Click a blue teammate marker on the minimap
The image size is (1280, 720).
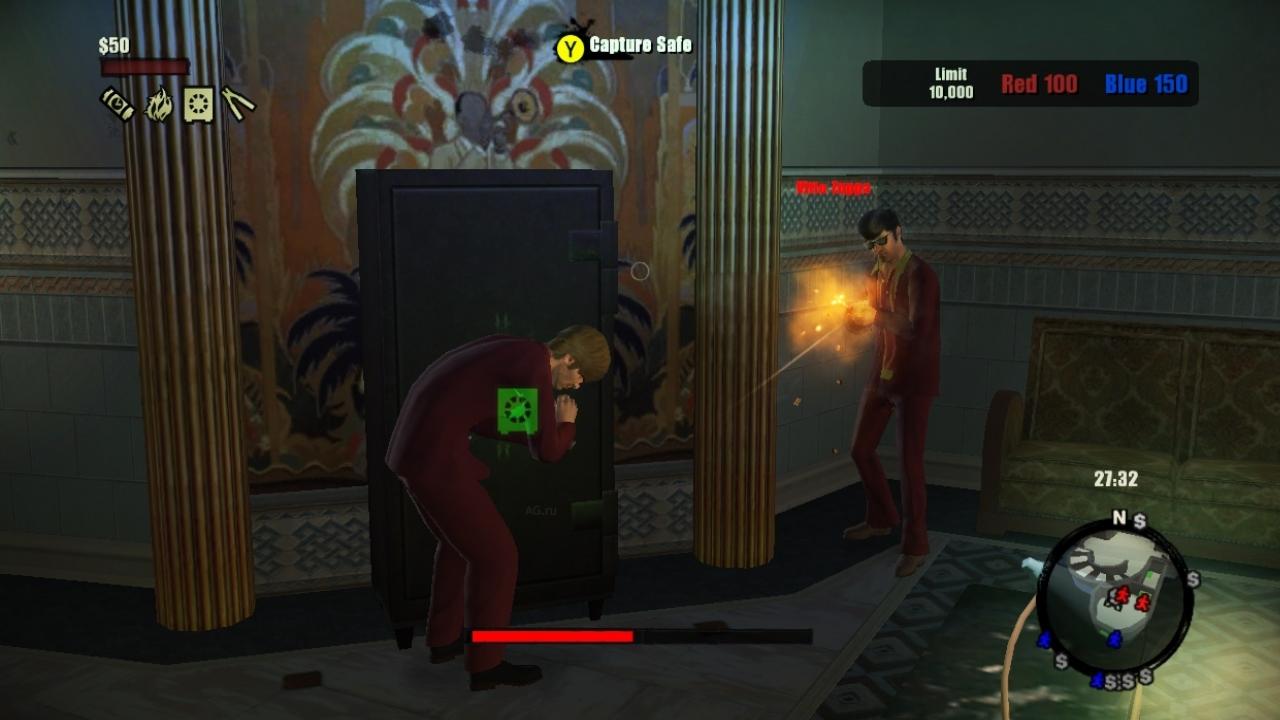pos(1114,639)
